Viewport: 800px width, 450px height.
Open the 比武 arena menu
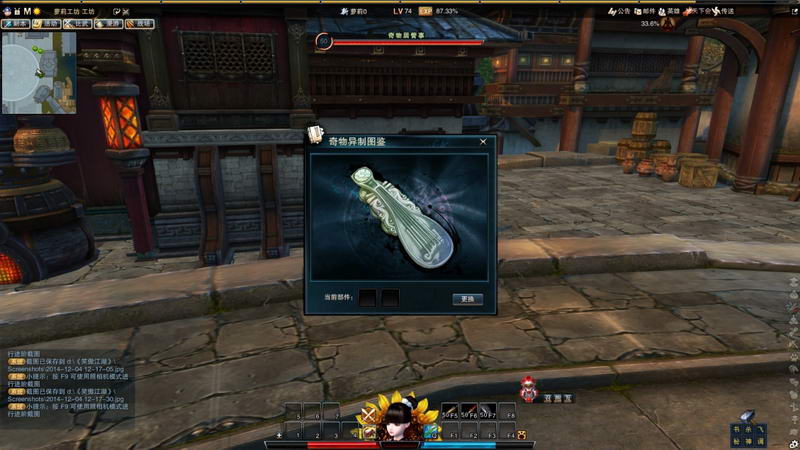[79, 24]
